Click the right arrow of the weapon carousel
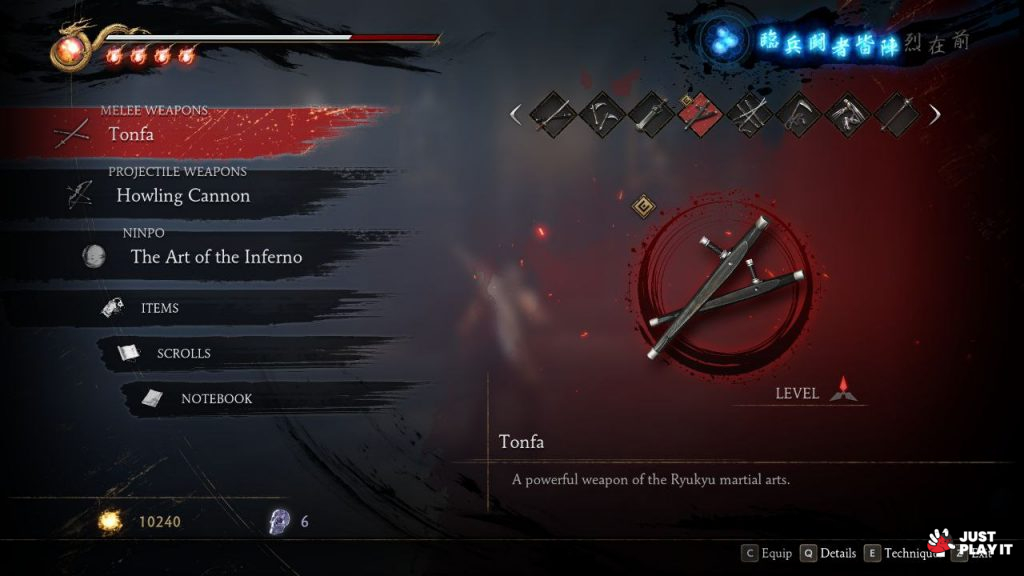Screen dimensions: 1024x576 coord(934,114)
